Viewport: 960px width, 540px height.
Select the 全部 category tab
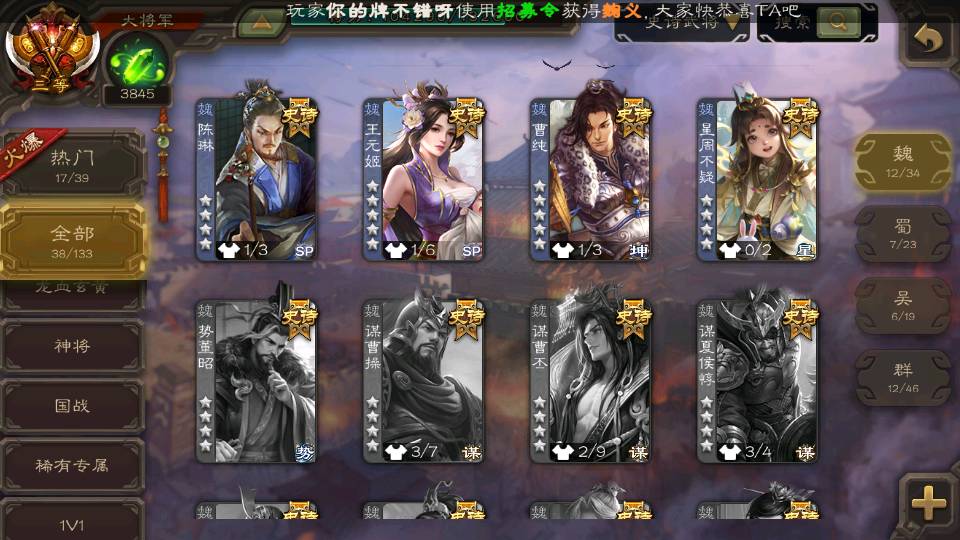[x=73, y=240]
